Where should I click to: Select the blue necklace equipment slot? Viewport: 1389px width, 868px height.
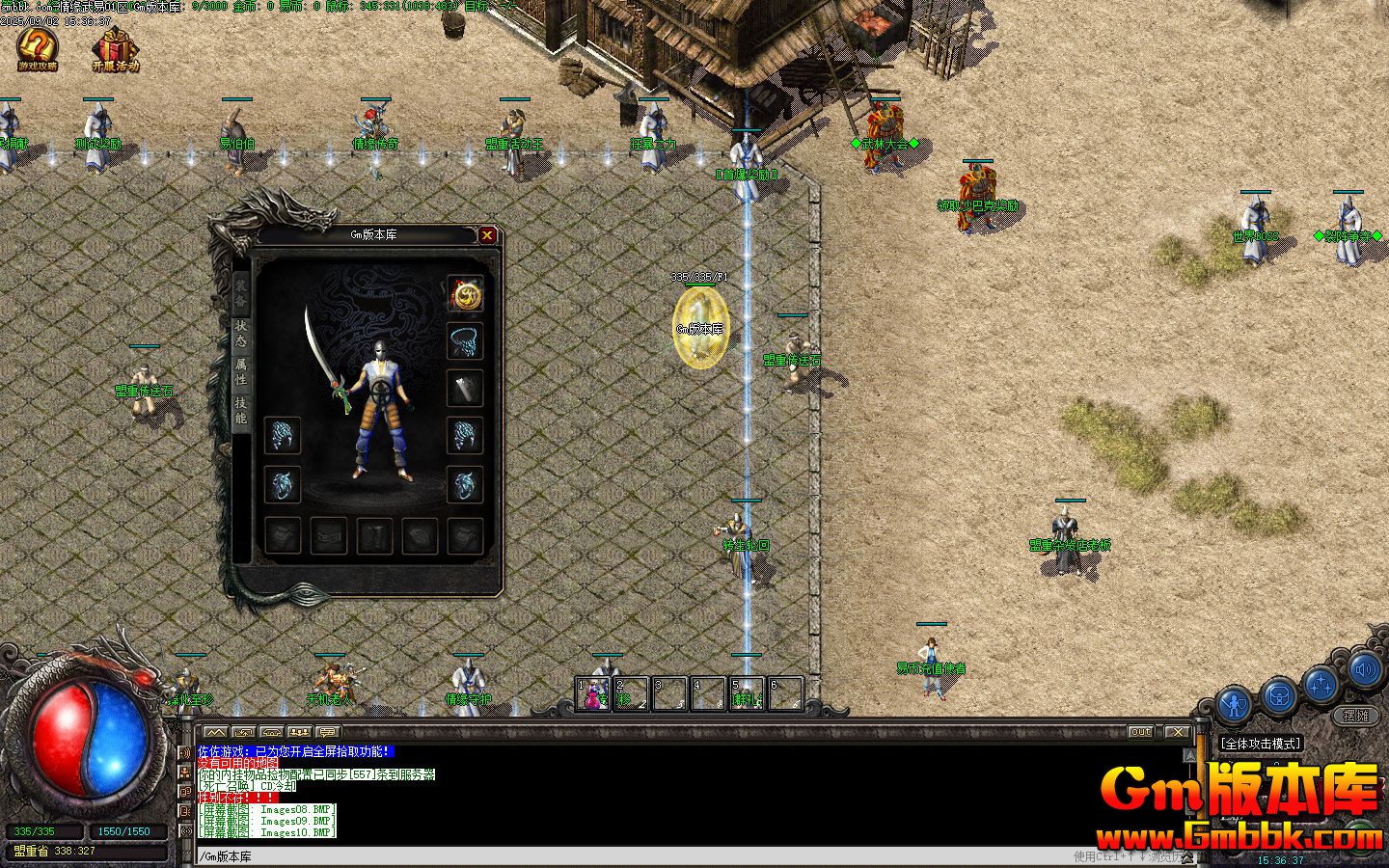(465, 341)
